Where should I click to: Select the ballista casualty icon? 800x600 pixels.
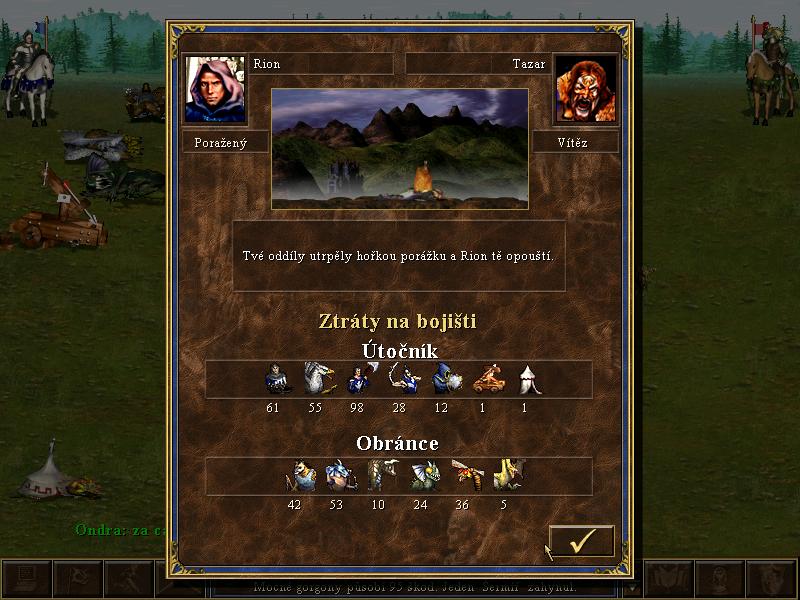coord(485,379)
